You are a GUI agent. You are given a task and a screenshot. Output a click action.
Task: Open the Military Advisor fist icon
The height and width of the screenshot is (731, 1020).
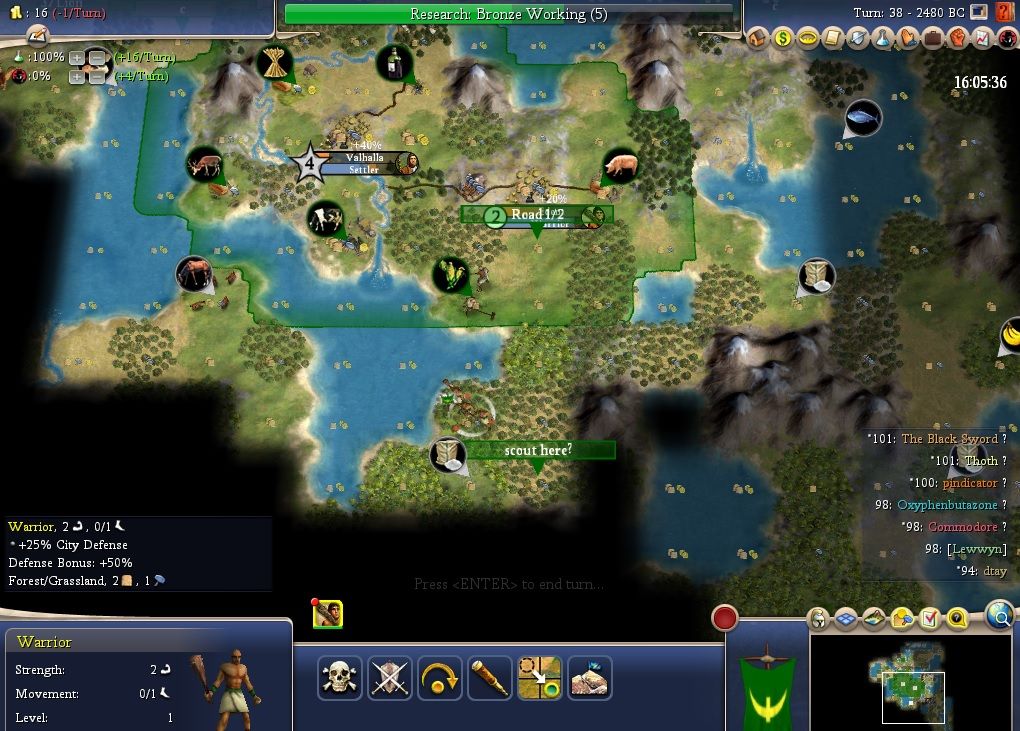[x=958, y=38]
